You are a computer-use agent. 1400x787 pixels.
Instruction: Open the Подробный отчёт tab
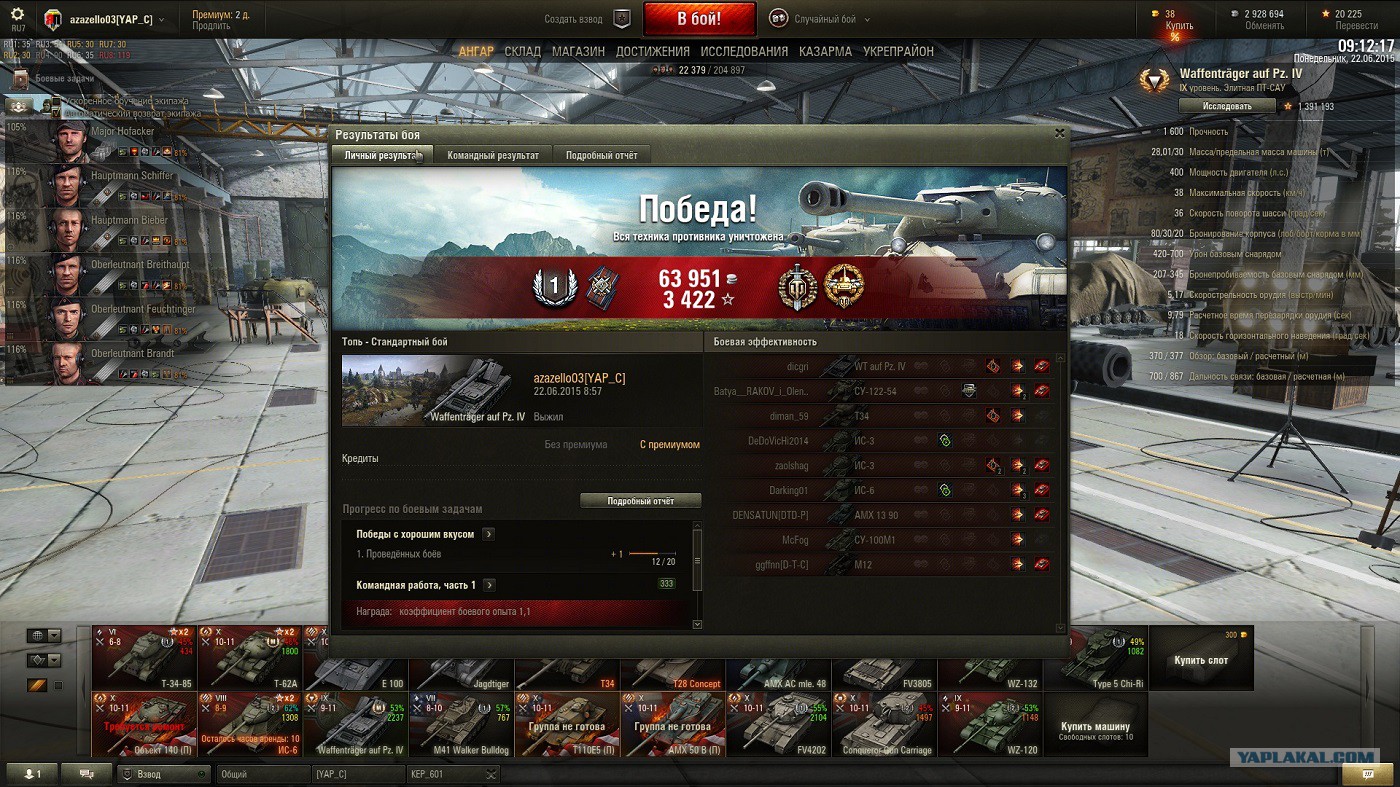(x=601, y=155)
